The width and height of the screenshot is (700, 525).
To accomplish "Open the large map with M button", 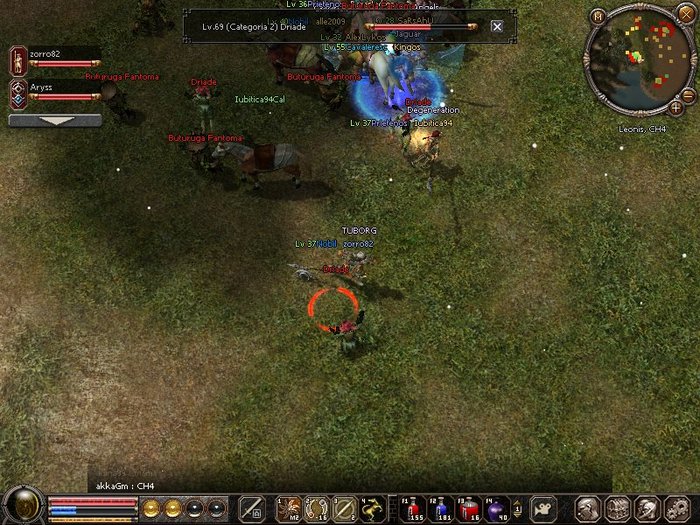I will coord(598,17).
